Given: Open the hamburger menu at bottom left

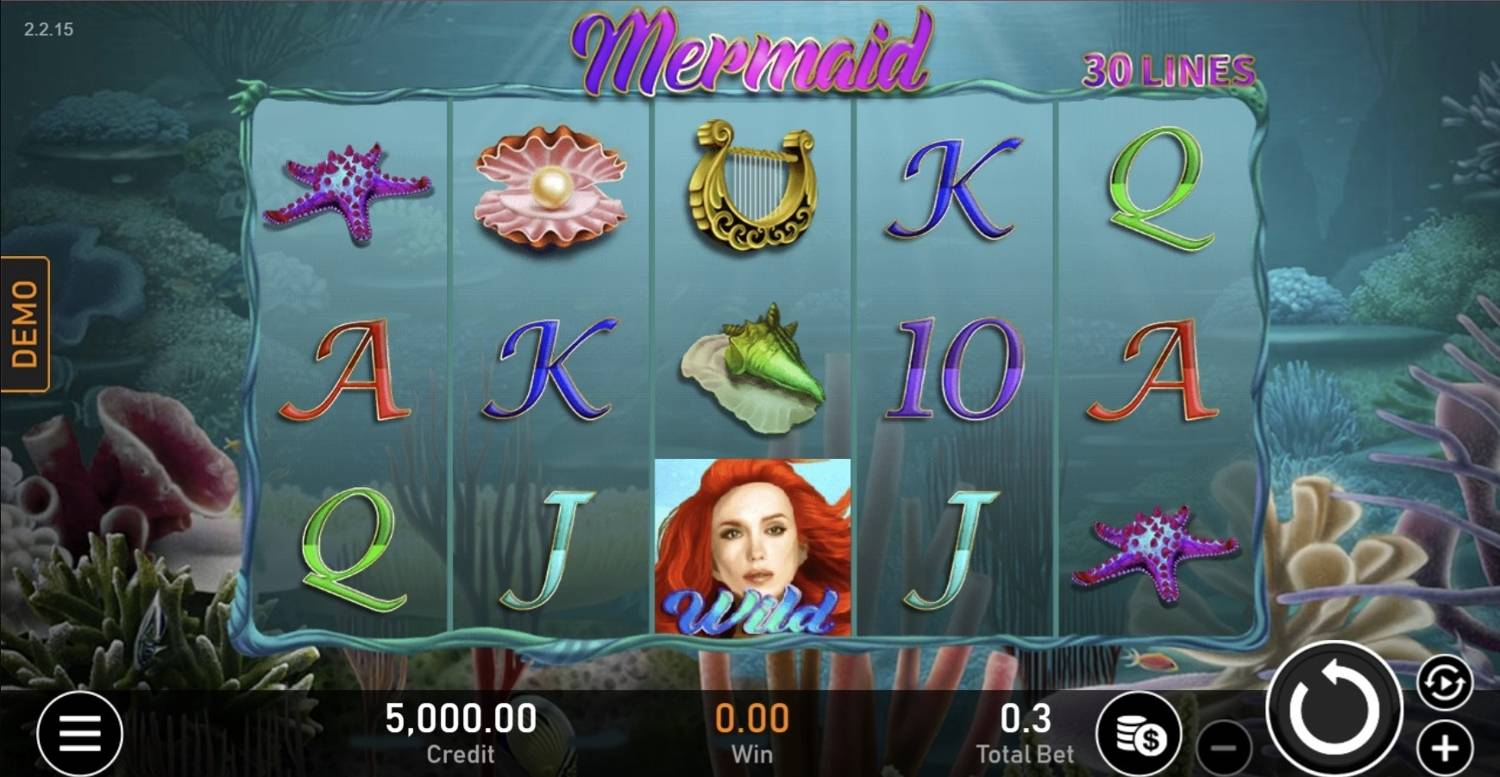Looking at the screenshot, I should [80, 733].
